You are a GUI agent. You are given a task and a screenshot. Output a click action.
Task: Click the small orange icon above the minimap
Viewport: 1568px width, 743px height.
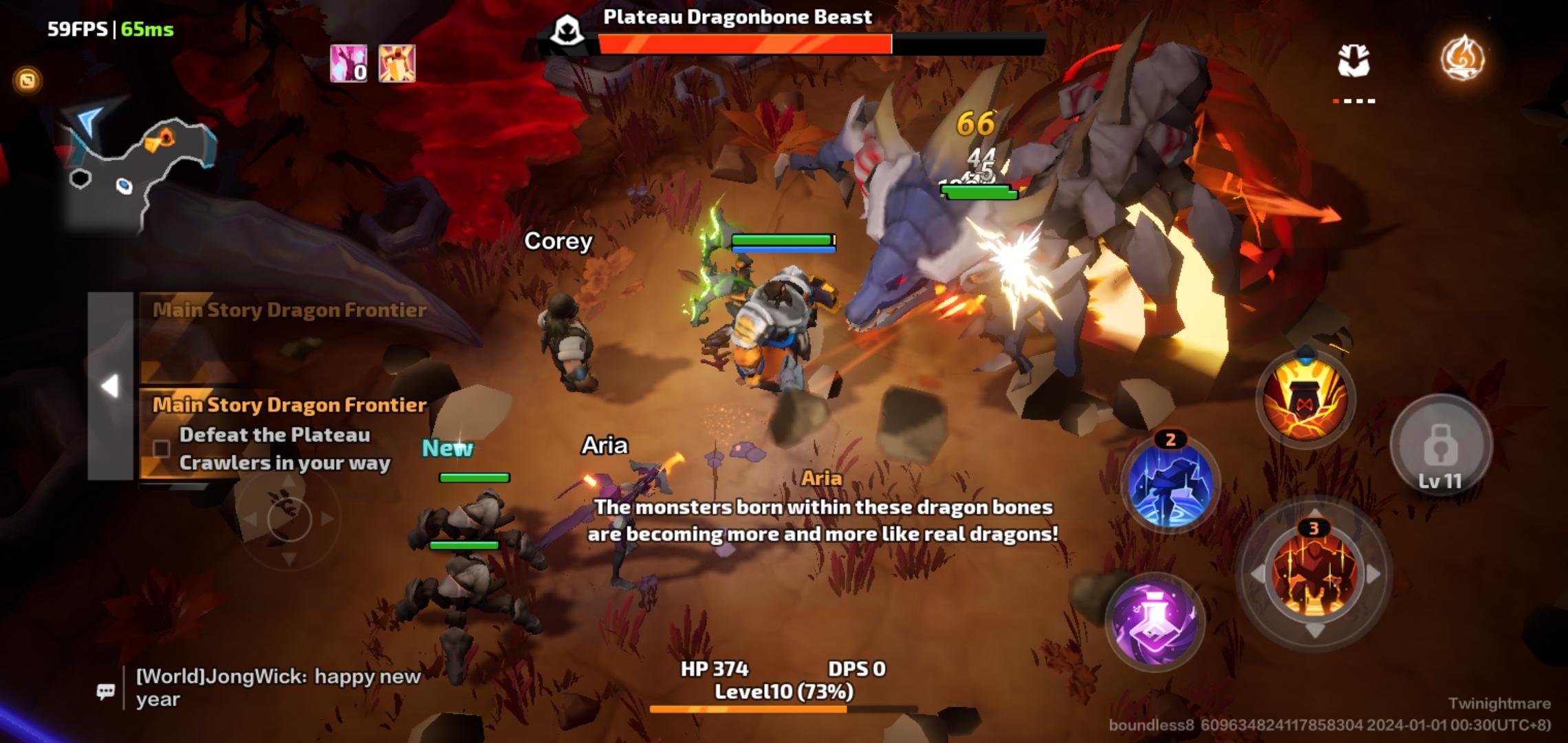point(28,80)
